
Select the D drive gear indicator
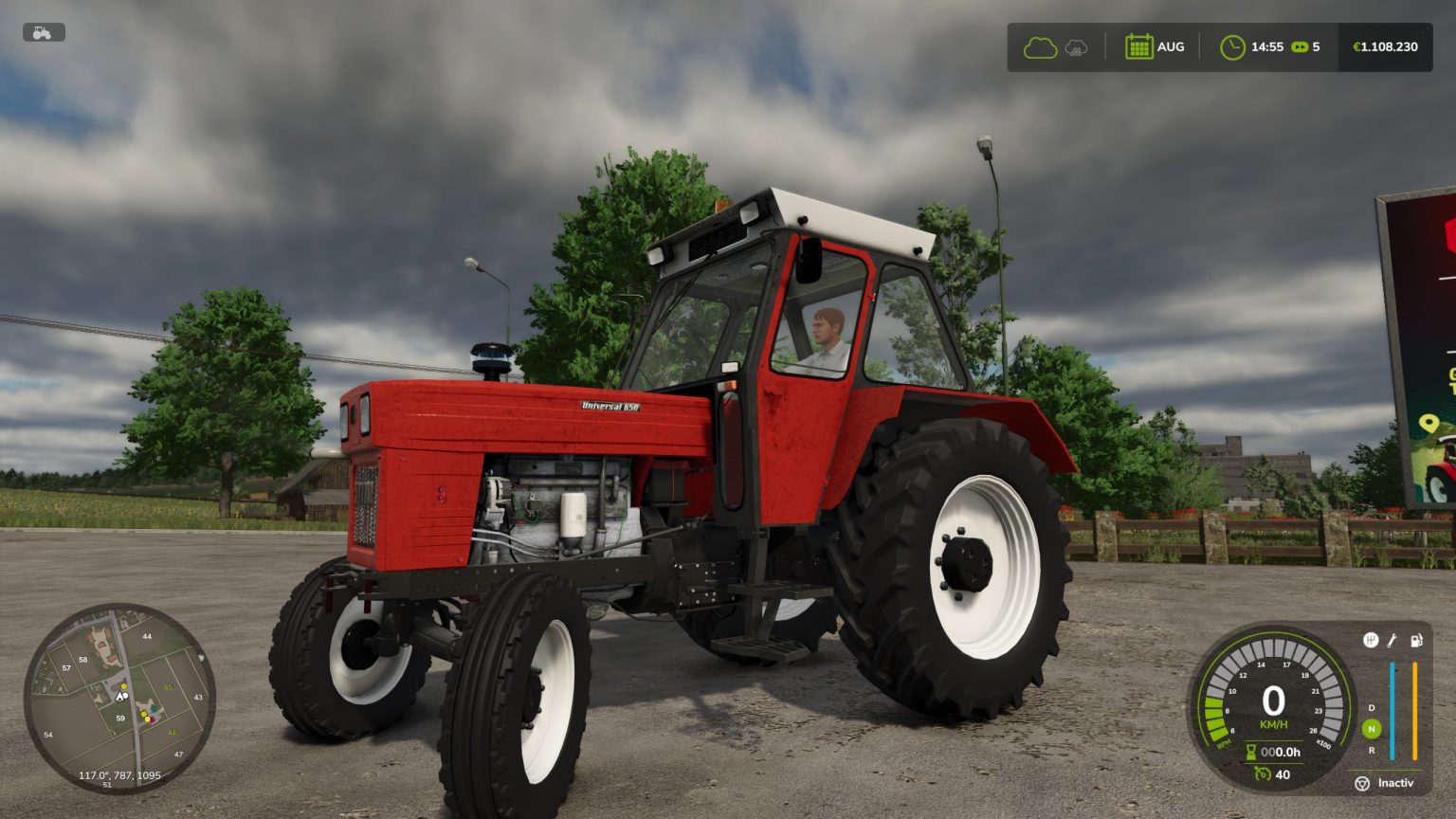1371,708
